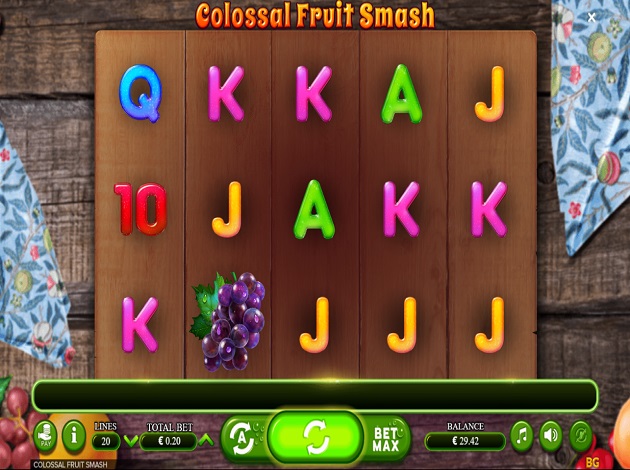Image resolution: width=630 pixels, height=470 pixels.
Task: Click the rightmost round green icon button
Action: point(579,436)
